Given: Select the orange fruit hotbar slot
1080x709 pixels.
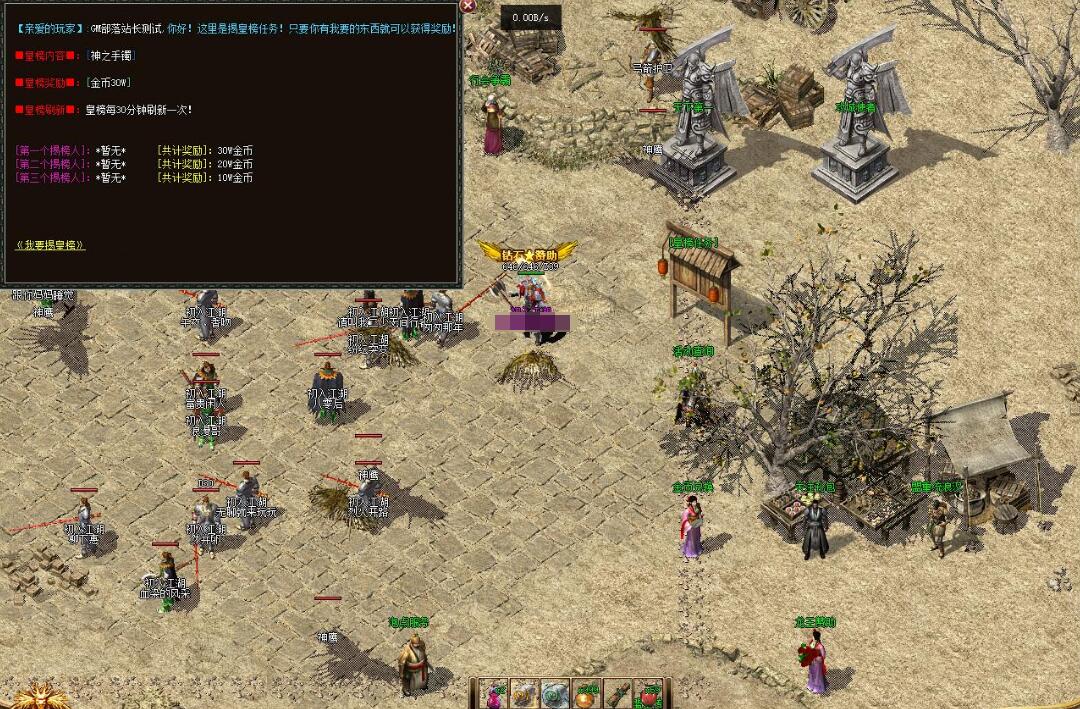Looking at the screenshot, I should (x=587, y=695).
